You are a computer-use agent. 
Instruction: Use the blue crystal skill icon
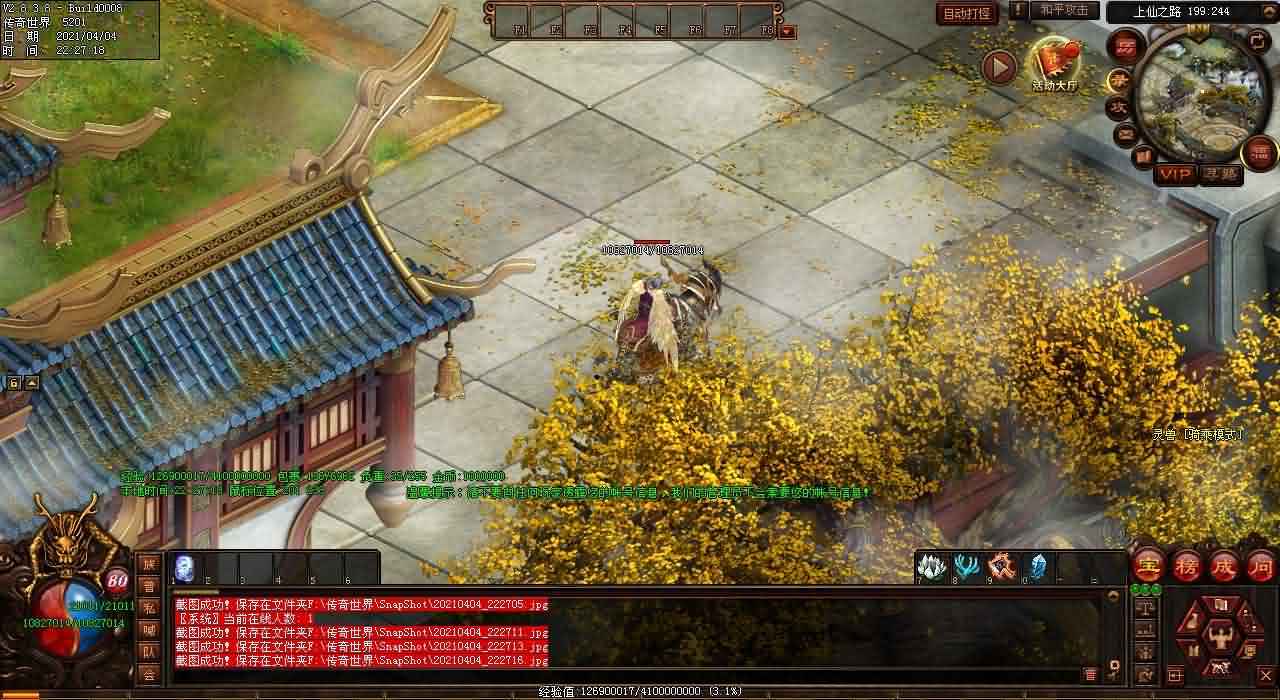point(1037,566)
